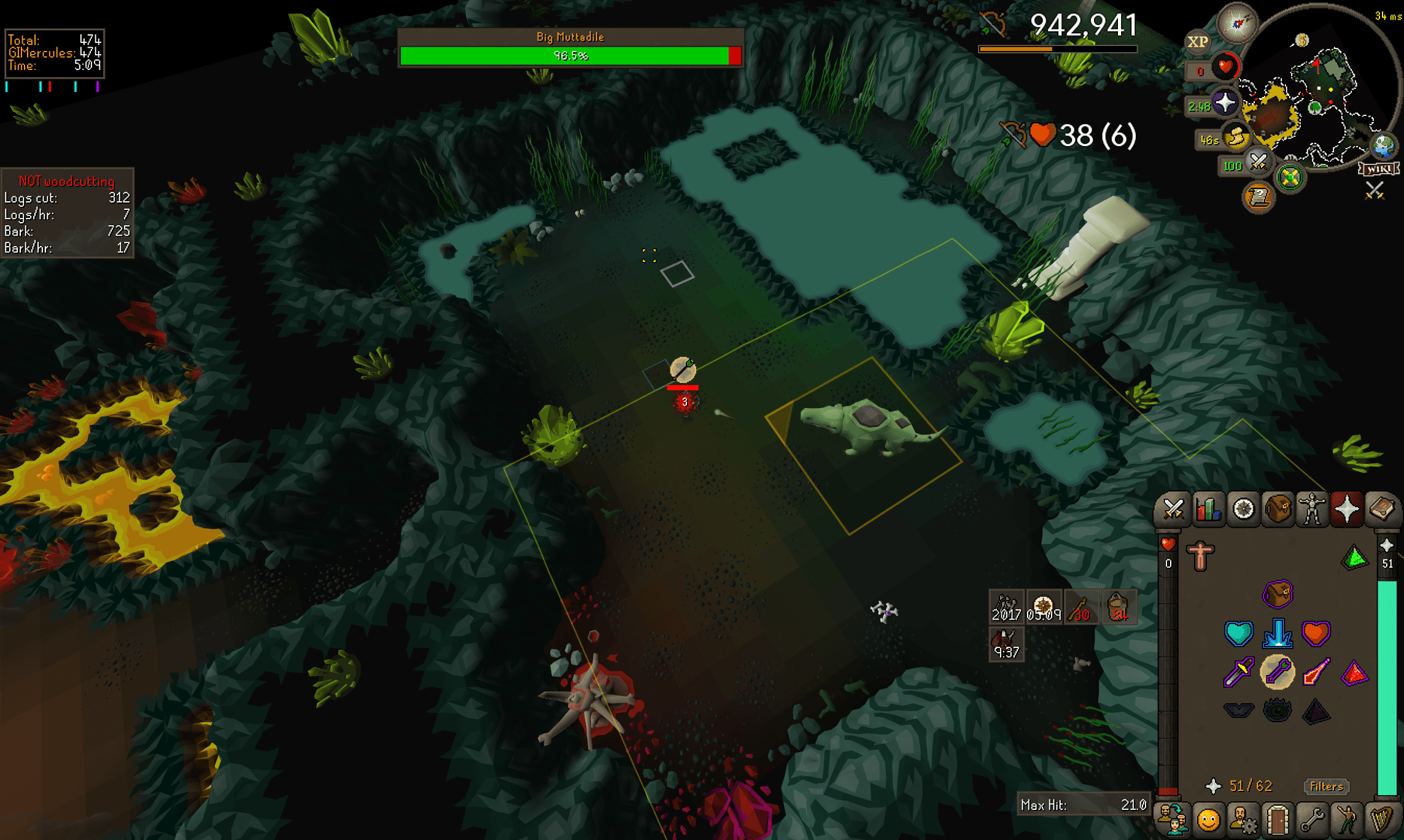Open the Spellbook tab
The image size is (1404, 840).
tap(1381, 509)
